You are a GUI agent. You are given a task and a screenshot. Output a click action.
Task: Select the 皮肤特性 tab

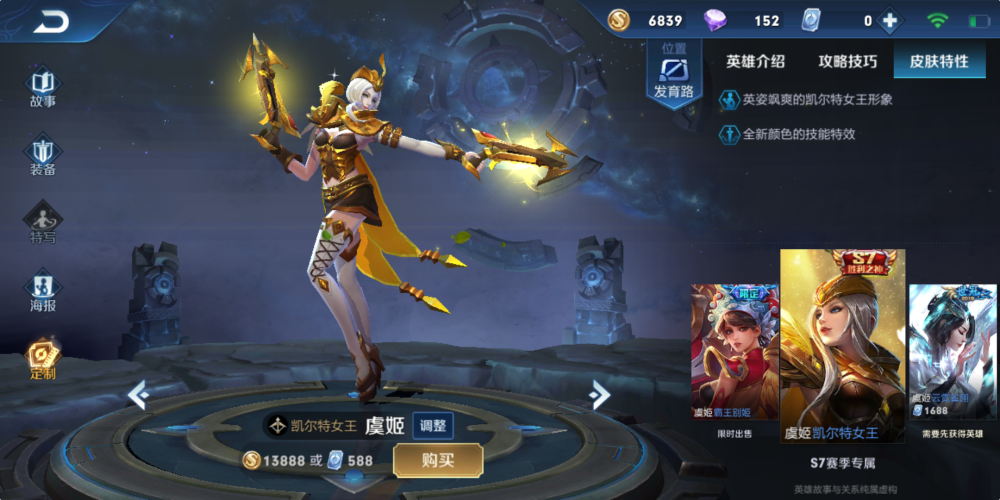pyautogui.click(x=938, y=62)
